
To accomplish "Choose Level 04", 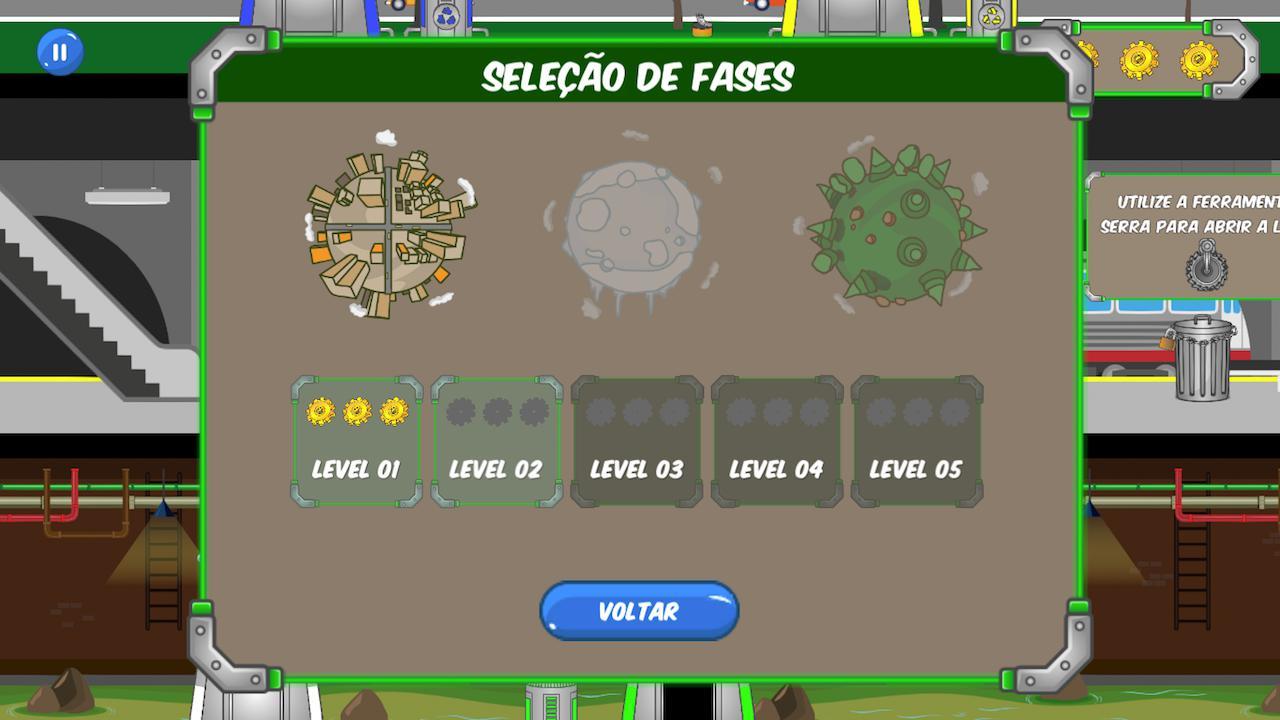I will (776, 440).
